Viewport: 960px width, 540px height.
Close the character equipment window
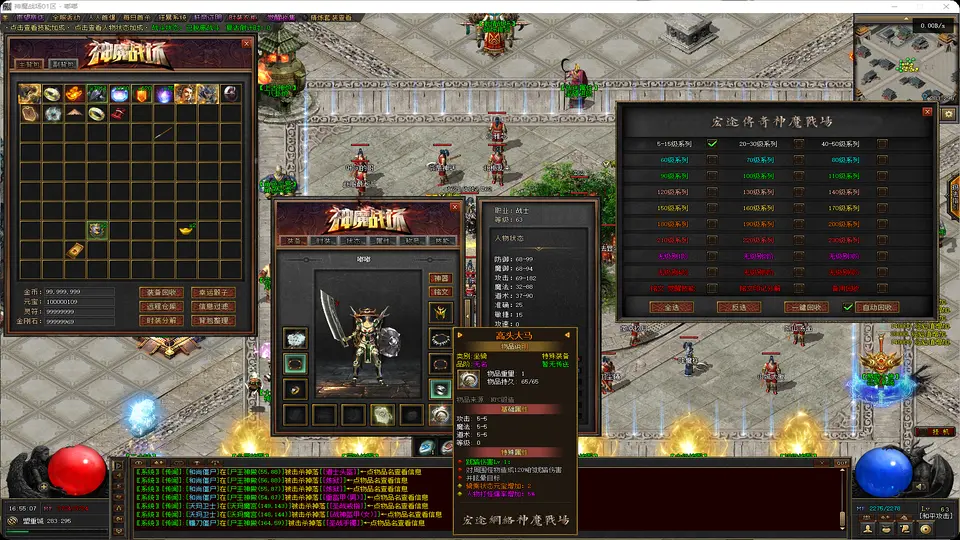(x=455, y=208)
